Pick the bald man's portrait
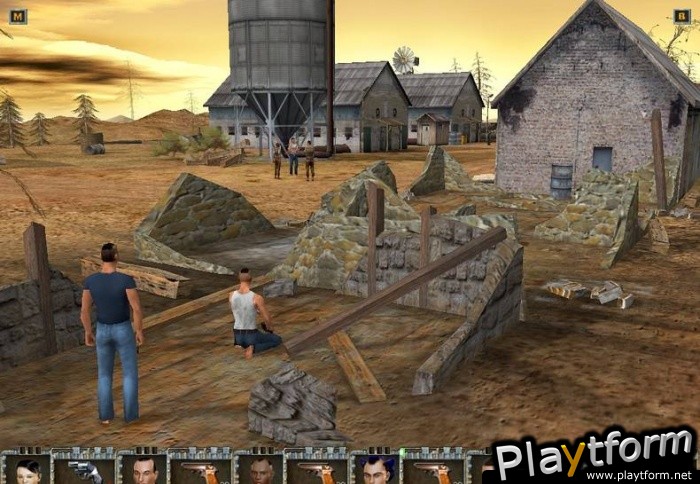 [260, 470]
